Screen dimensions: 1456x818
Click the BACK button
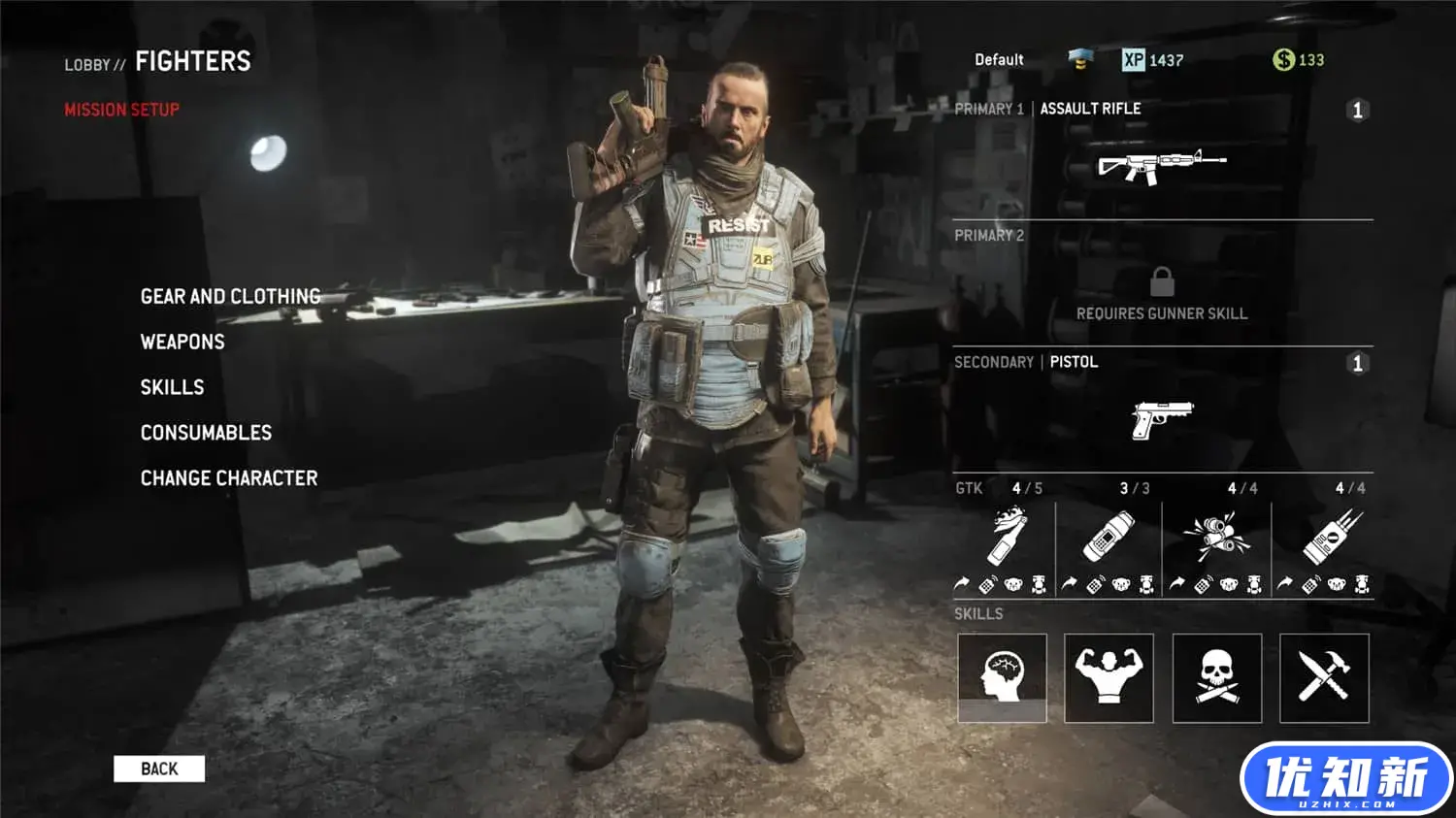(159, 769)
